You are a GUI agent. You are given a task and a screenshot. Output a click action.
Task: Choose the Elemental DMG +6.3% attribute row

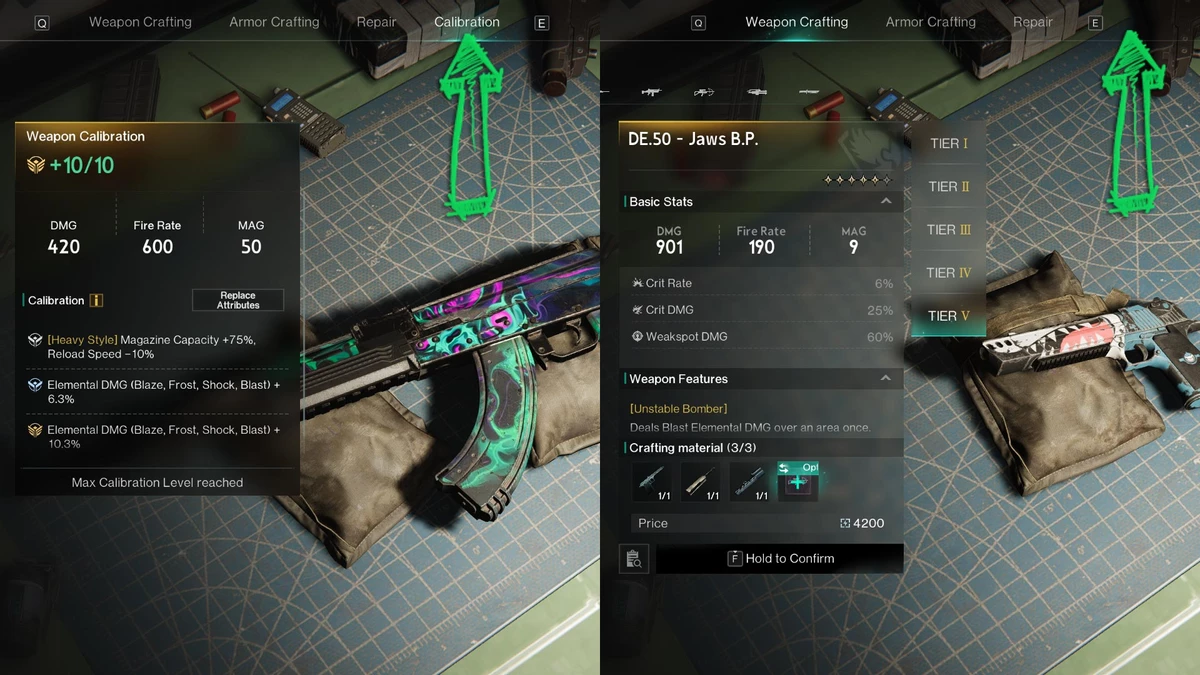(157, 391)
